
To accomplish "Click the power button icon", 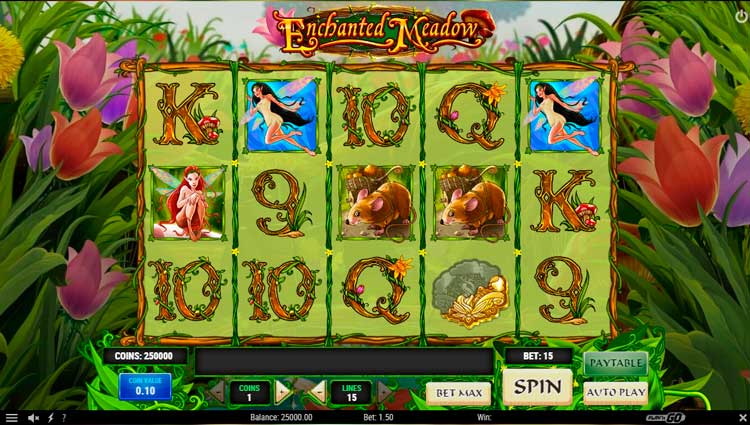I will pyautogui.click(x=739, y=12).
